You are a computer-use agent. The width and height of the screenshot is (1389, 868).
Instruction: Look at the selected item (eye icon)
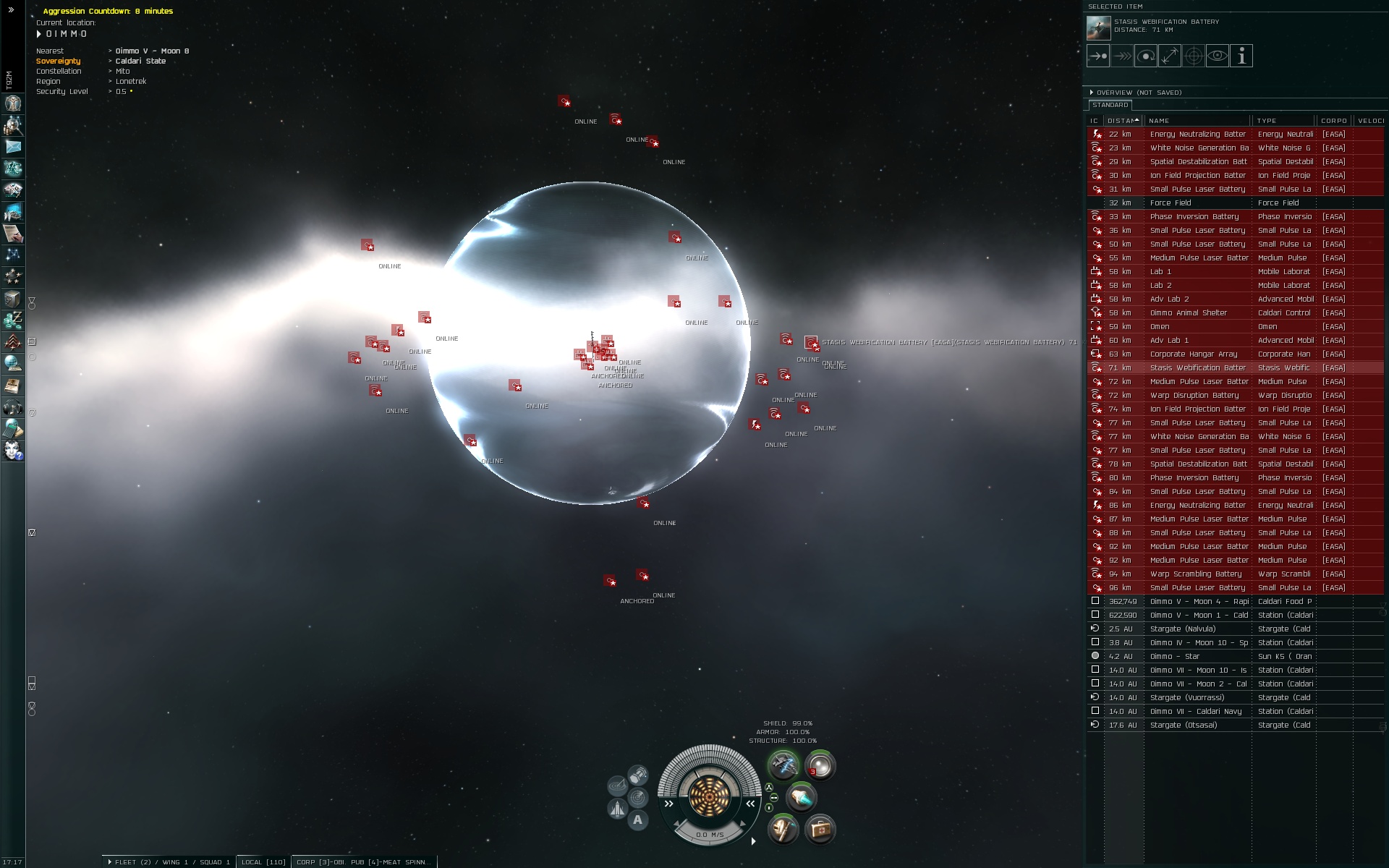pos(1218,56)
